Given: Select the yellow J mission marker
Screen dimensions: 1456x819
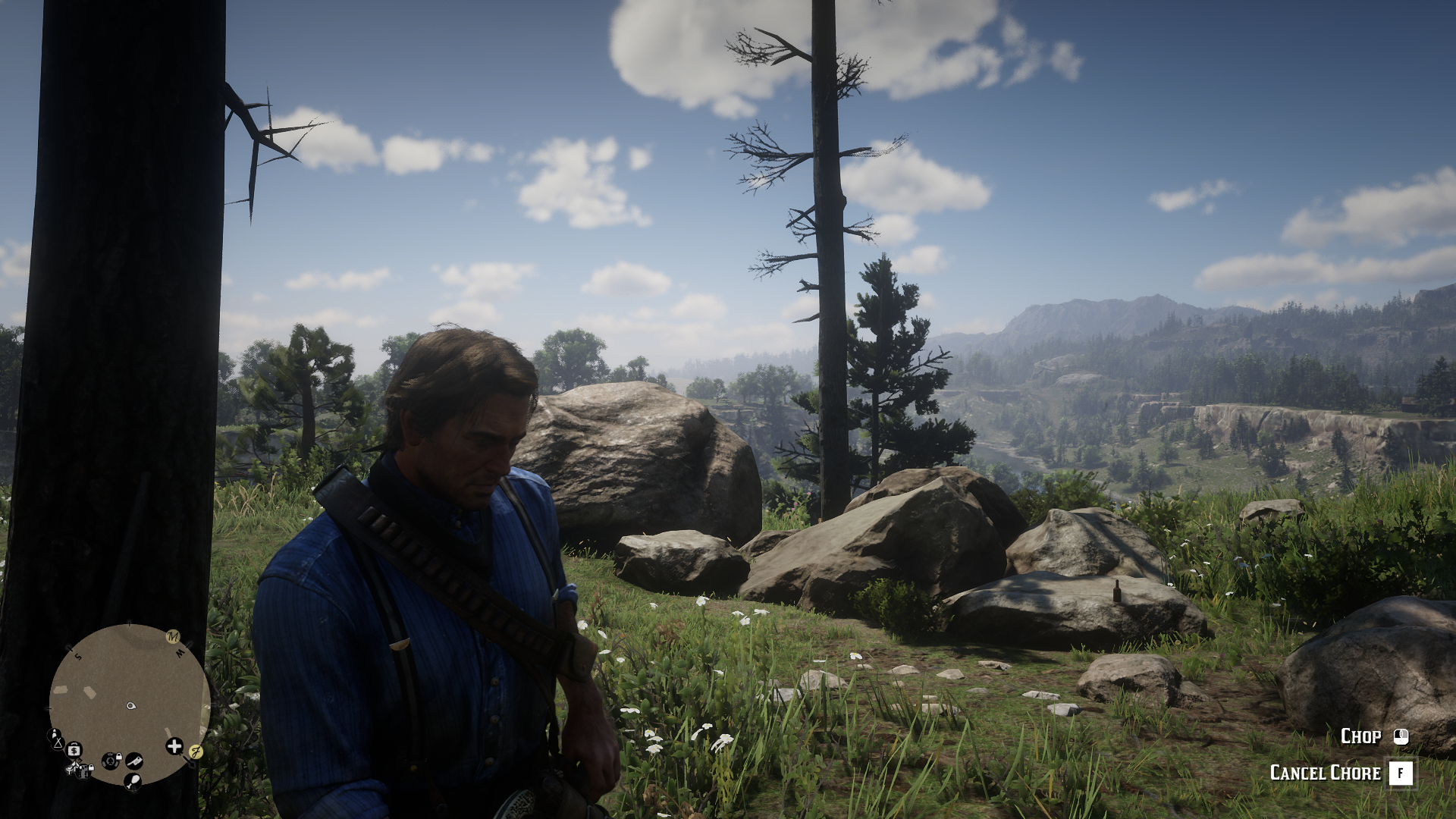Looking at the screenshot, I should coord(196,752).
